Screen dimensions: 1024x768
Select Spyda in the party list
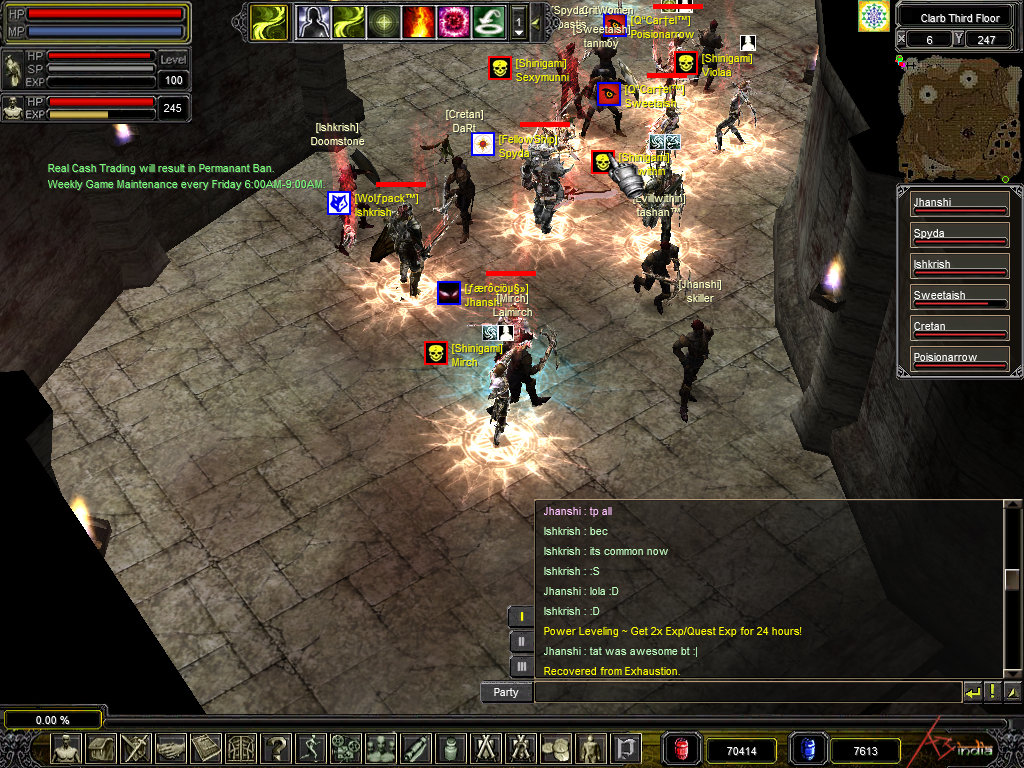pyautogui.click(x=958, y=234)
